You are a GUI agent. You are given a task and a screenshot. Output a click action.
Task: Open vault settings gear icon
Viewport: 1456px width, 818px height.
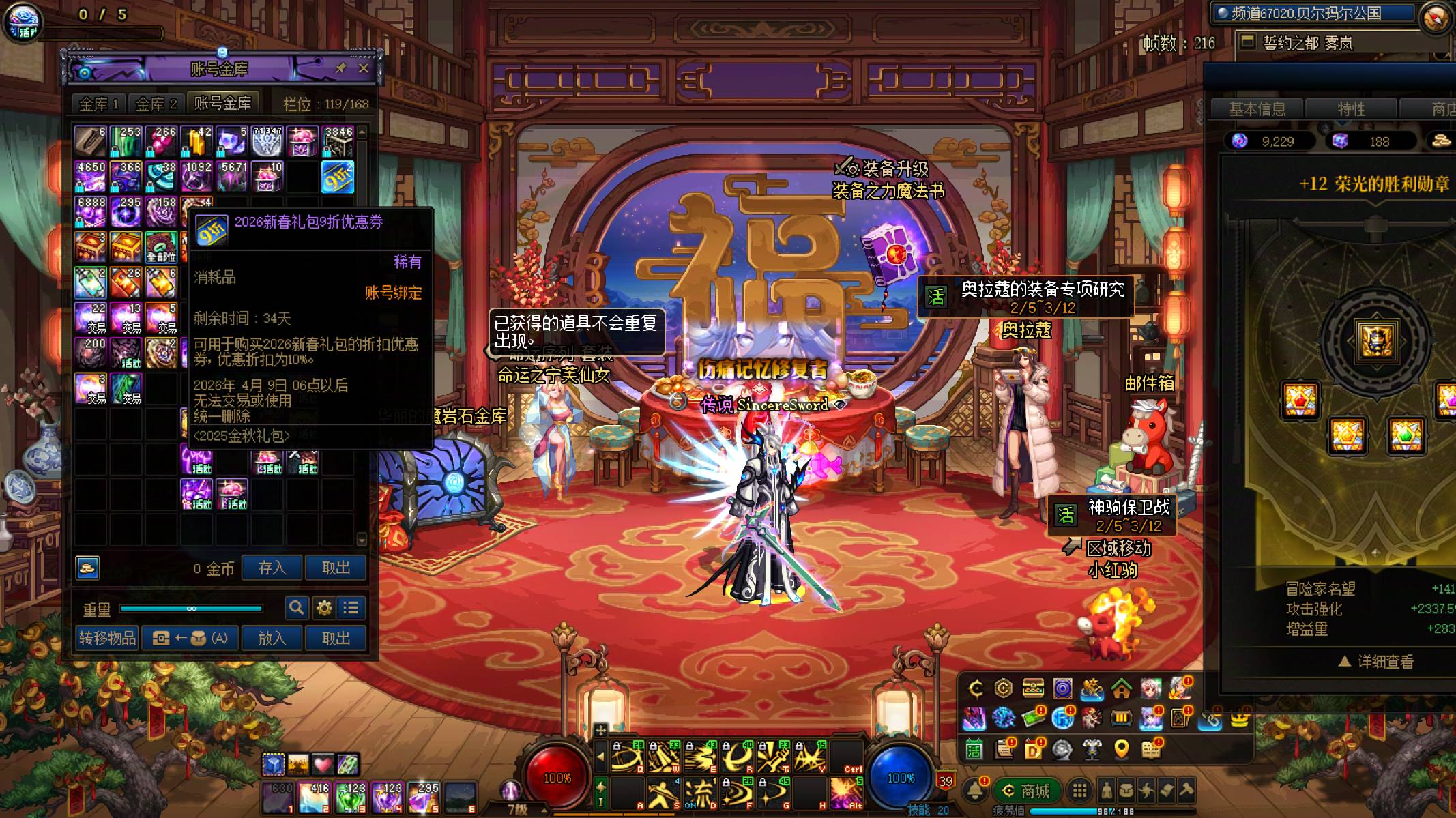324,607
